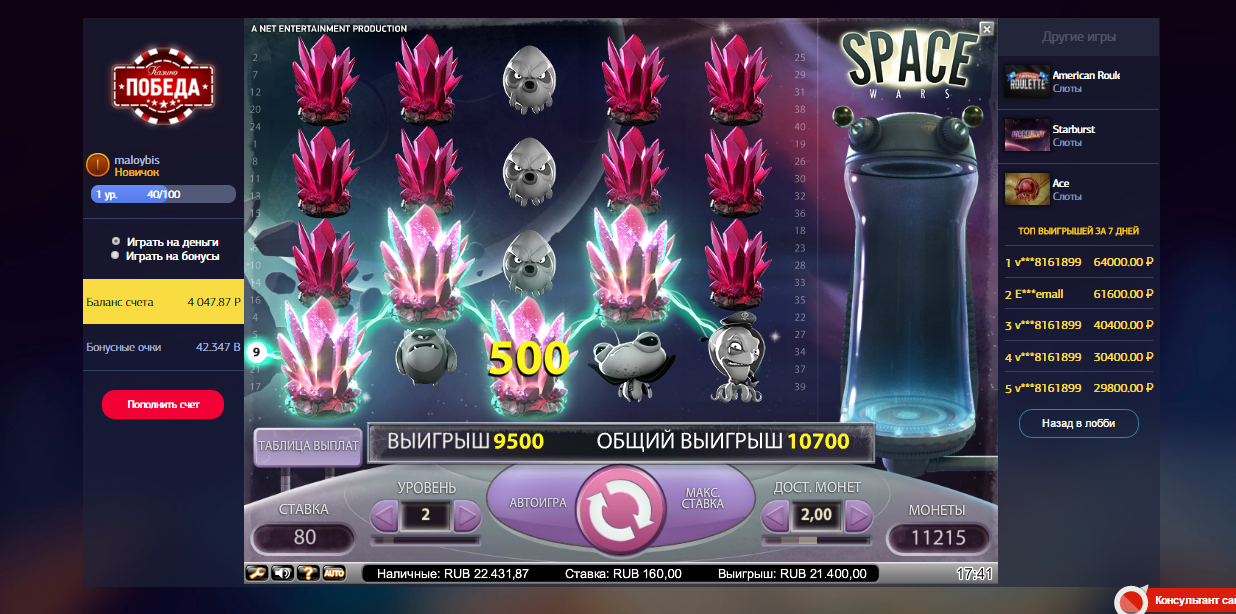The width and height of the screenshot is (1236, 614).
Task: Decrease the Уровень bet level
Action: pyautogui.click(x=384, y=516)
